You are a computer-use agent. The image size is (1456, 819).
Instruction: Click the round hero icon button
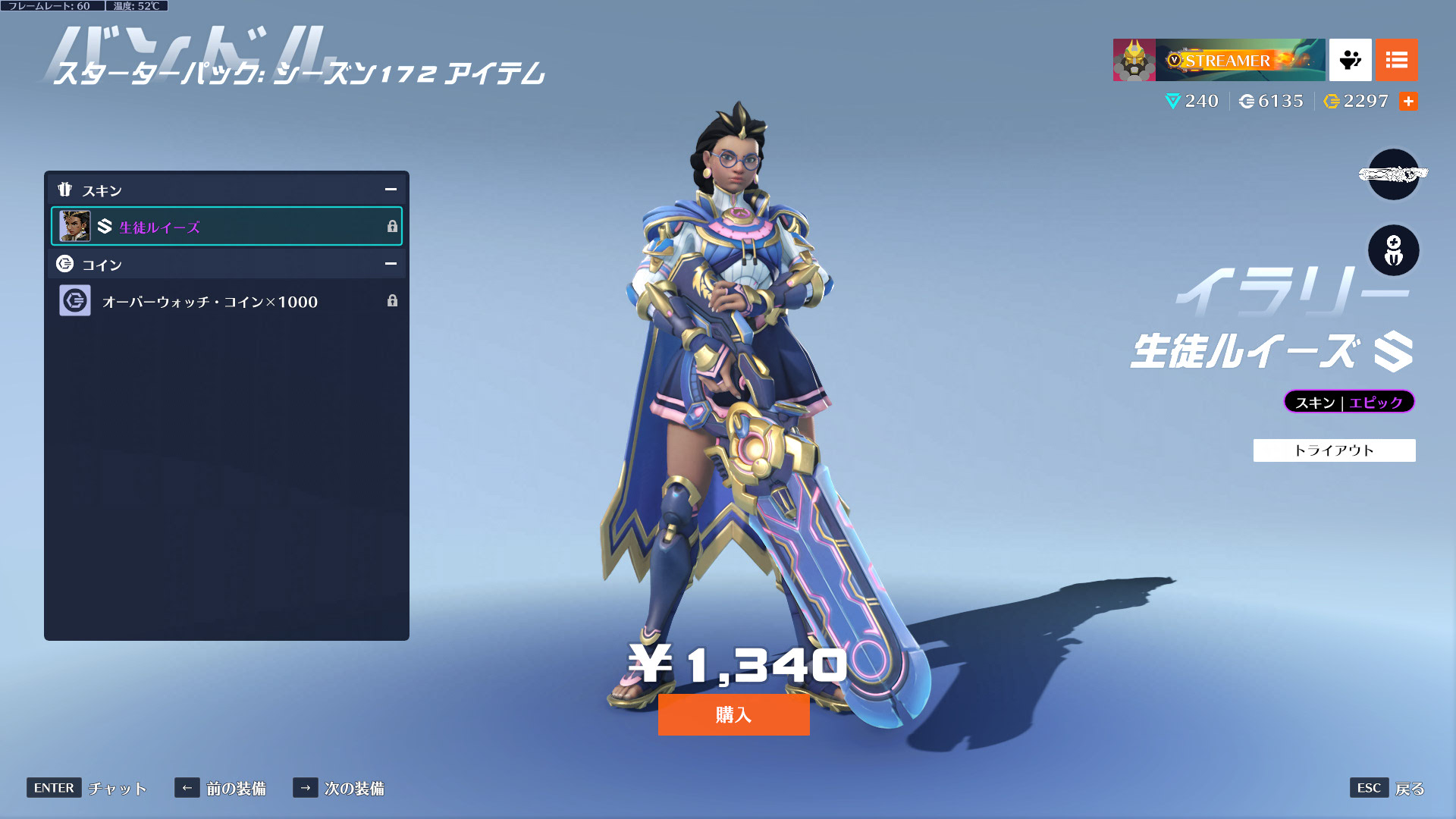tap(1393, 251)
